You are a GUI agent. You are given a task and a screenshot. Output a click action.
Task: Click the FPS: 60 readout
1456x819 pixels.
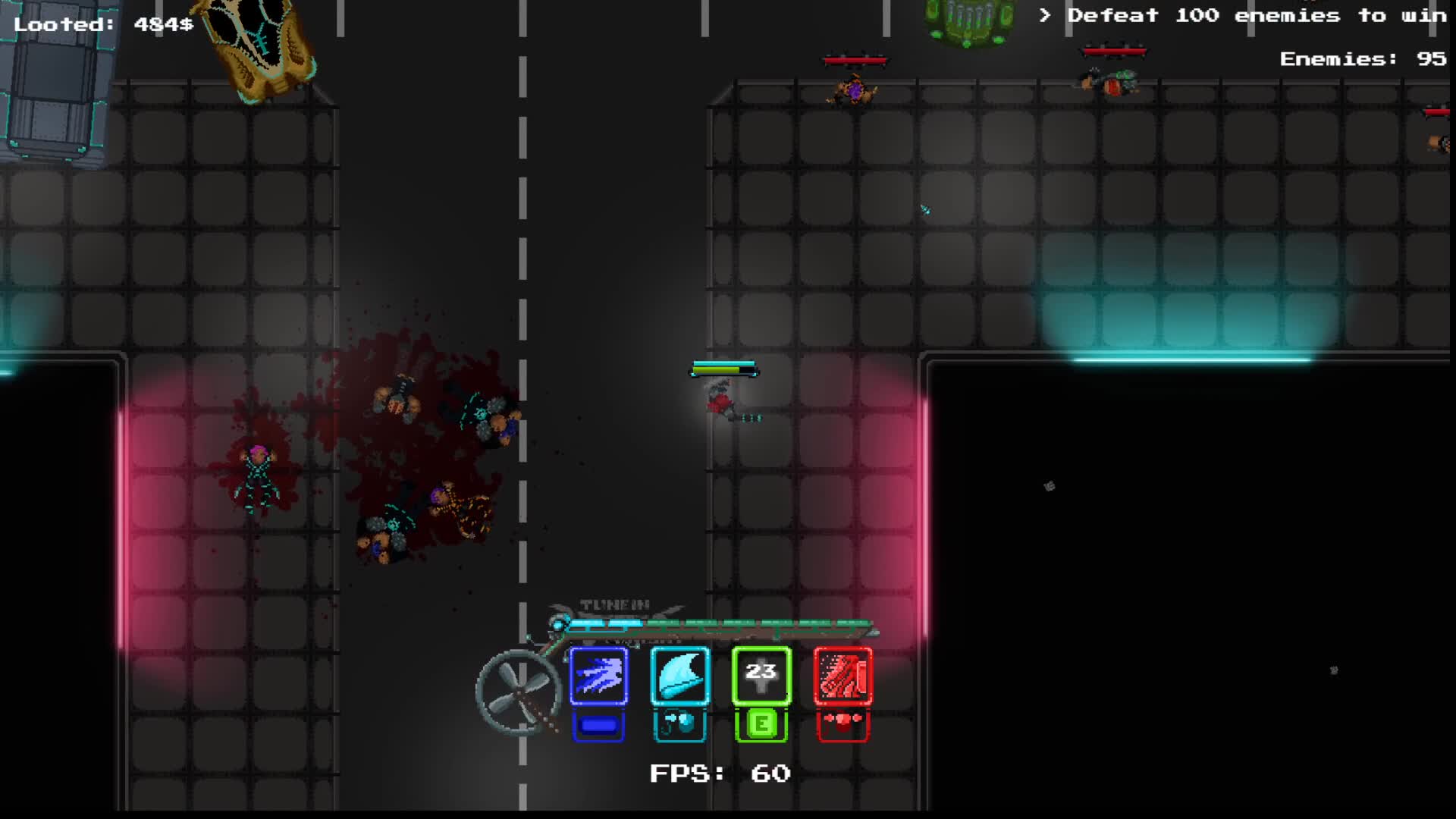[719, 774]
